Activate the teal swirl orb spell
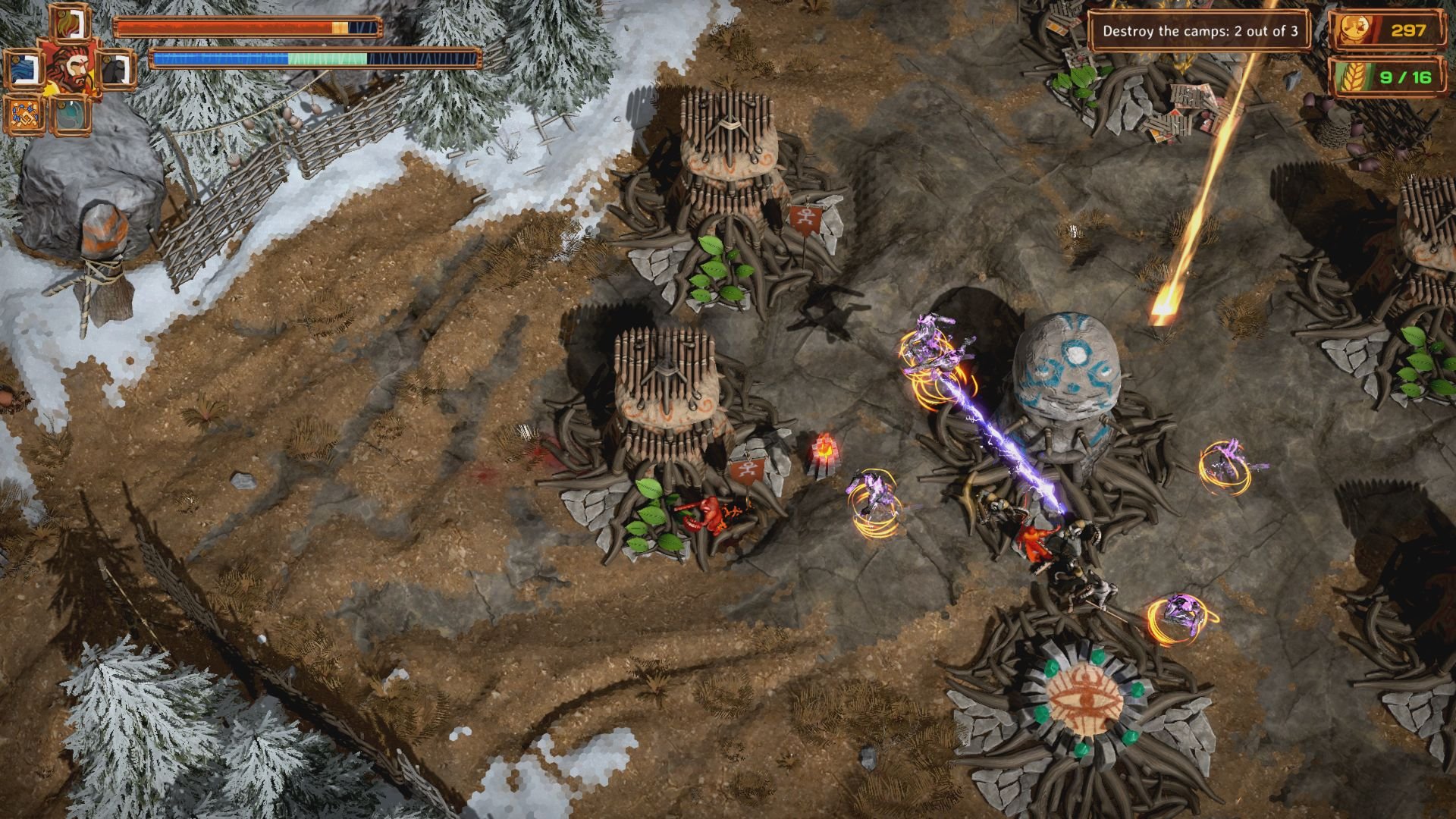The width and height of the screenshot is (1456, 819). pos(70,115)
